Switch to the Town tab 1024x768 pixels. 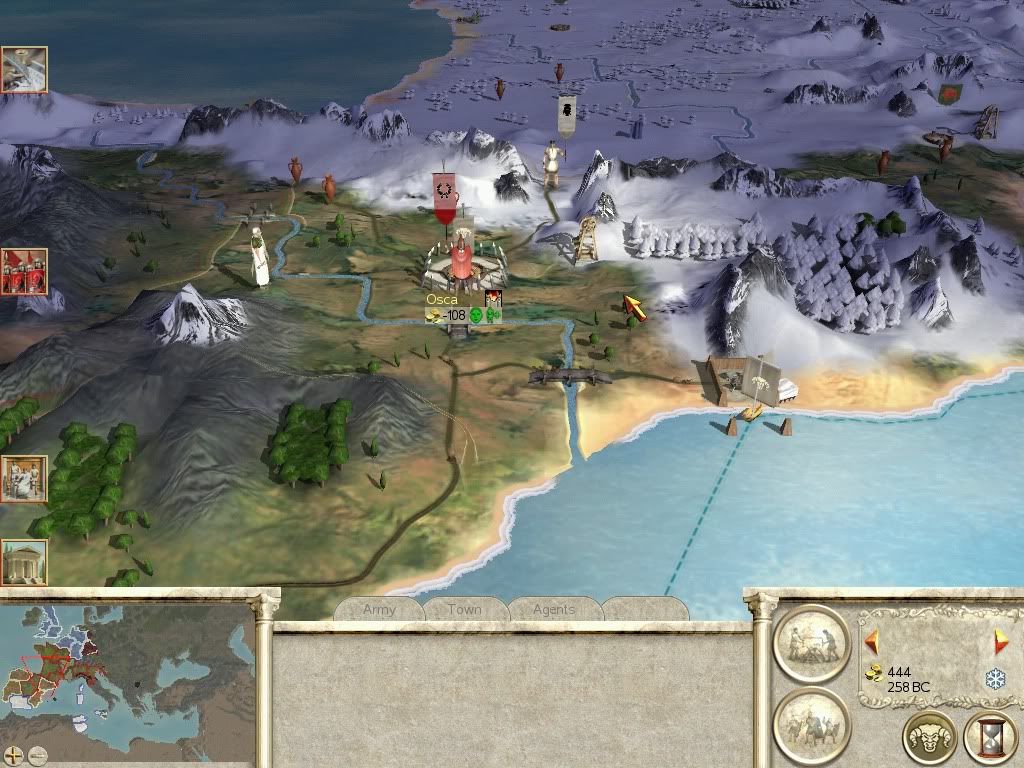tap(464, 609)
